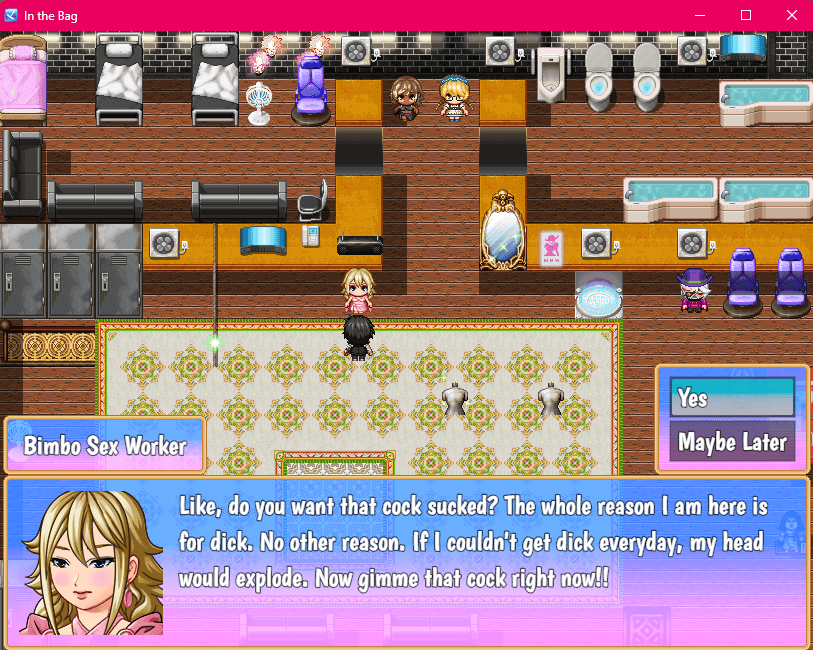The width and height of the screenshot is (813, 650).
Task: Minimize the game window
Action: [x=699, y=15]
